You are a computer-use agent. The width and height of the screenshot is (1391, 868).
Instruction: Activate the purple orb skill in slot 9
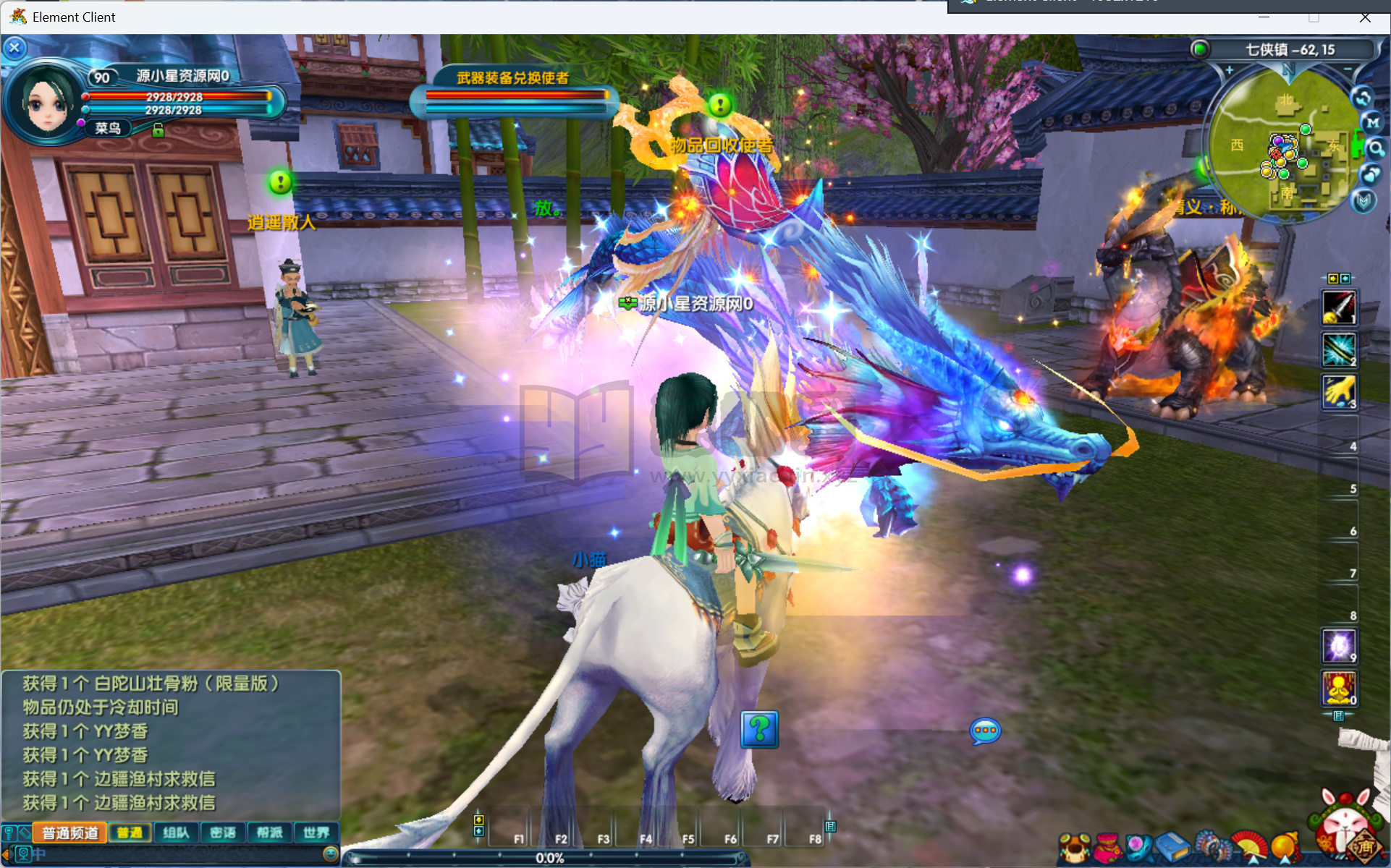click(1338, 646)
